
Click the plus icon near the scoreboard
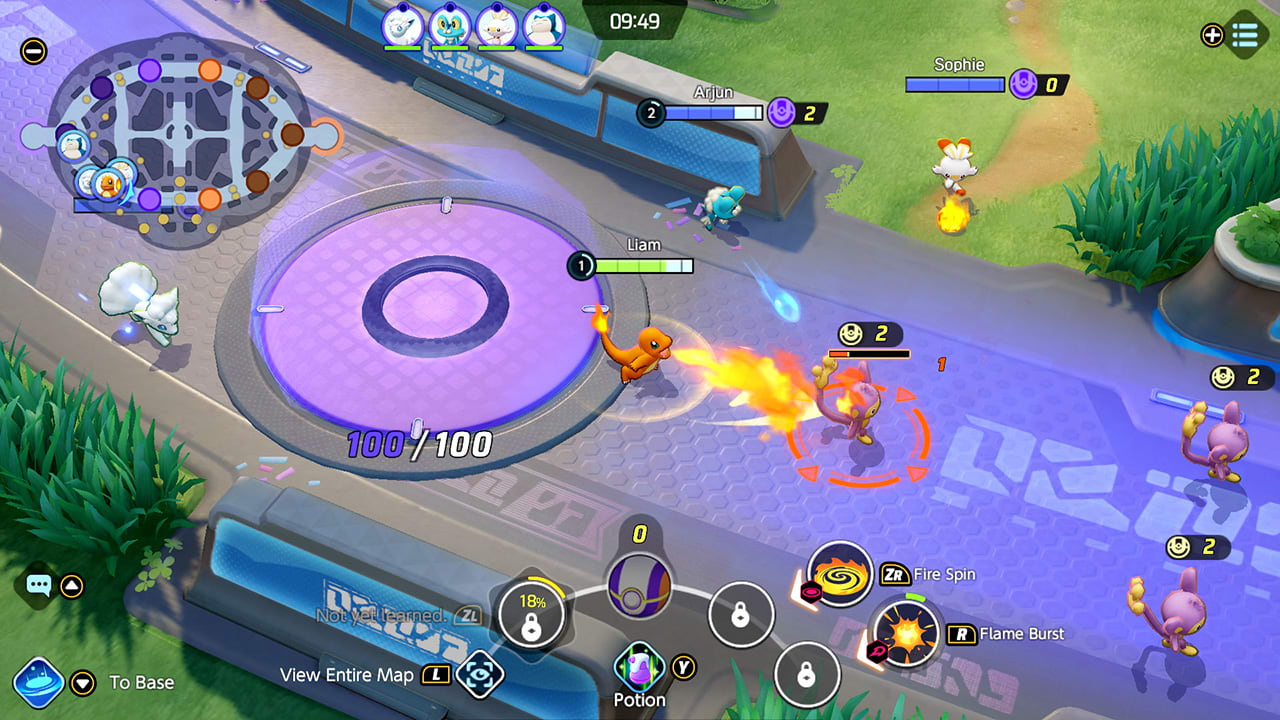pyautogui.click(x=1211, y=36)
